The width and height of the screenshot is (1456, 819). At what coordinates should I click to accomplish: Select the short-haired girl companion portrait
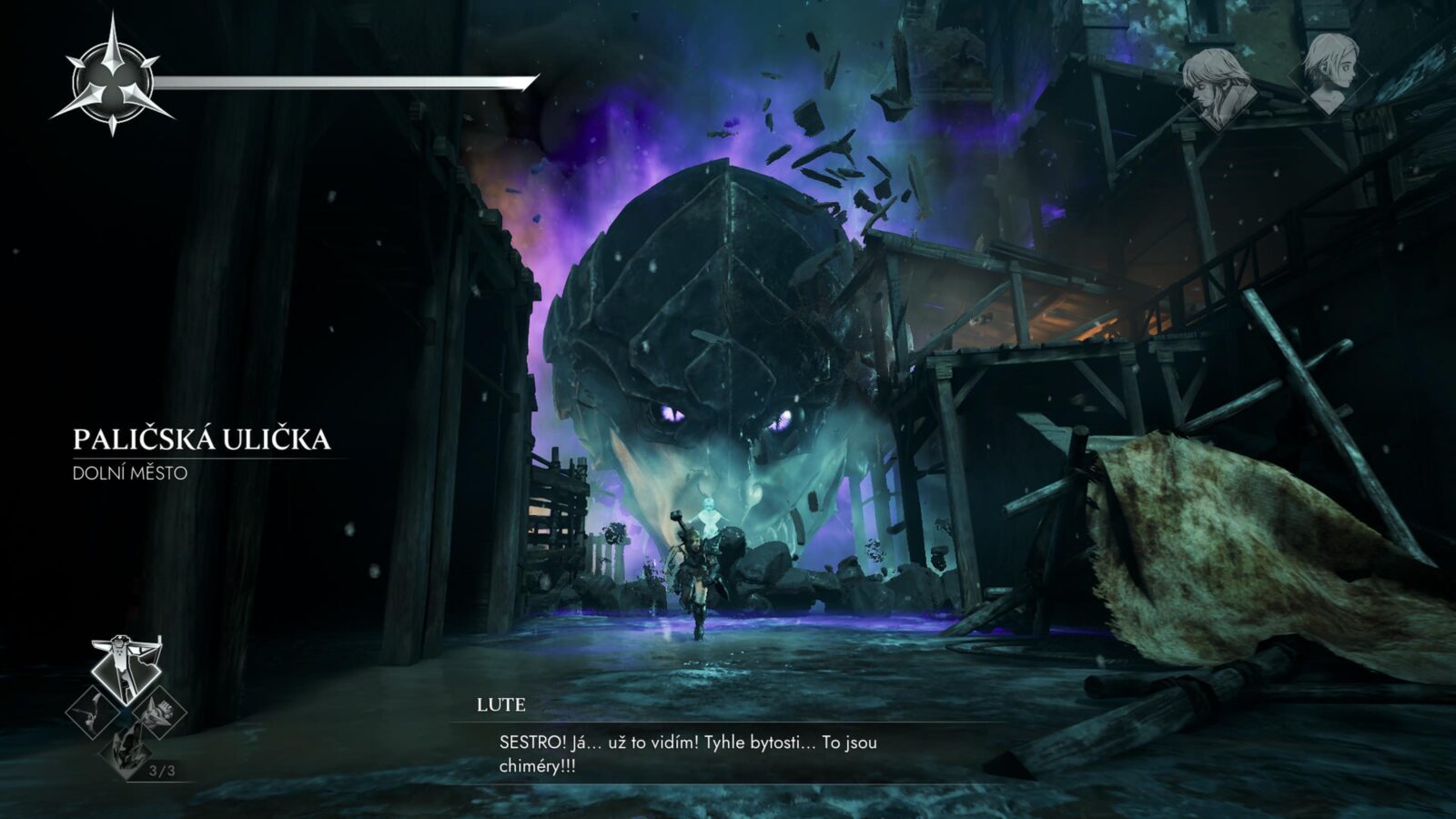[1330, 73]
